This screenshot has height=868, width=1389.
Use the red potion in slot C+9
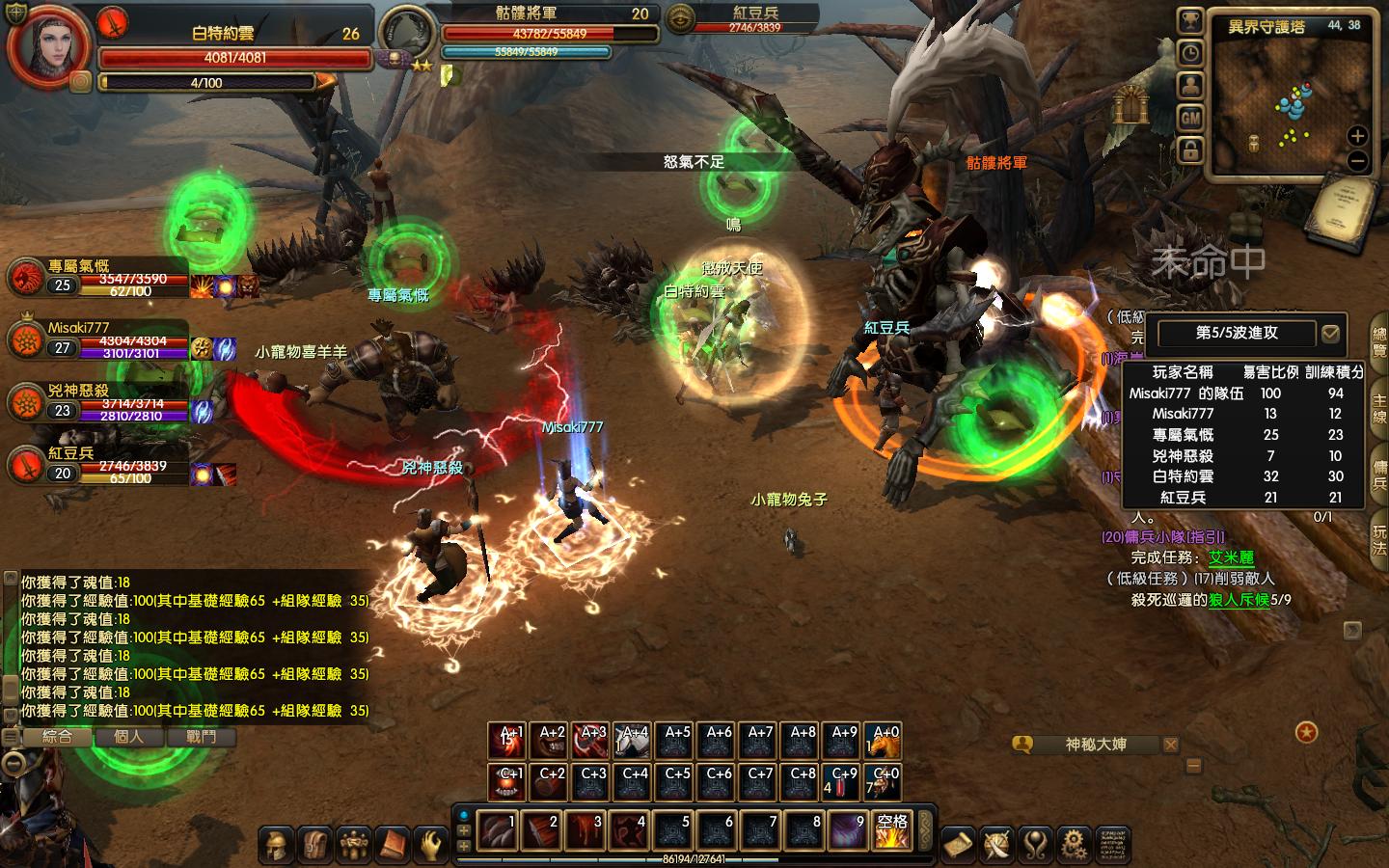pos(844,782)
